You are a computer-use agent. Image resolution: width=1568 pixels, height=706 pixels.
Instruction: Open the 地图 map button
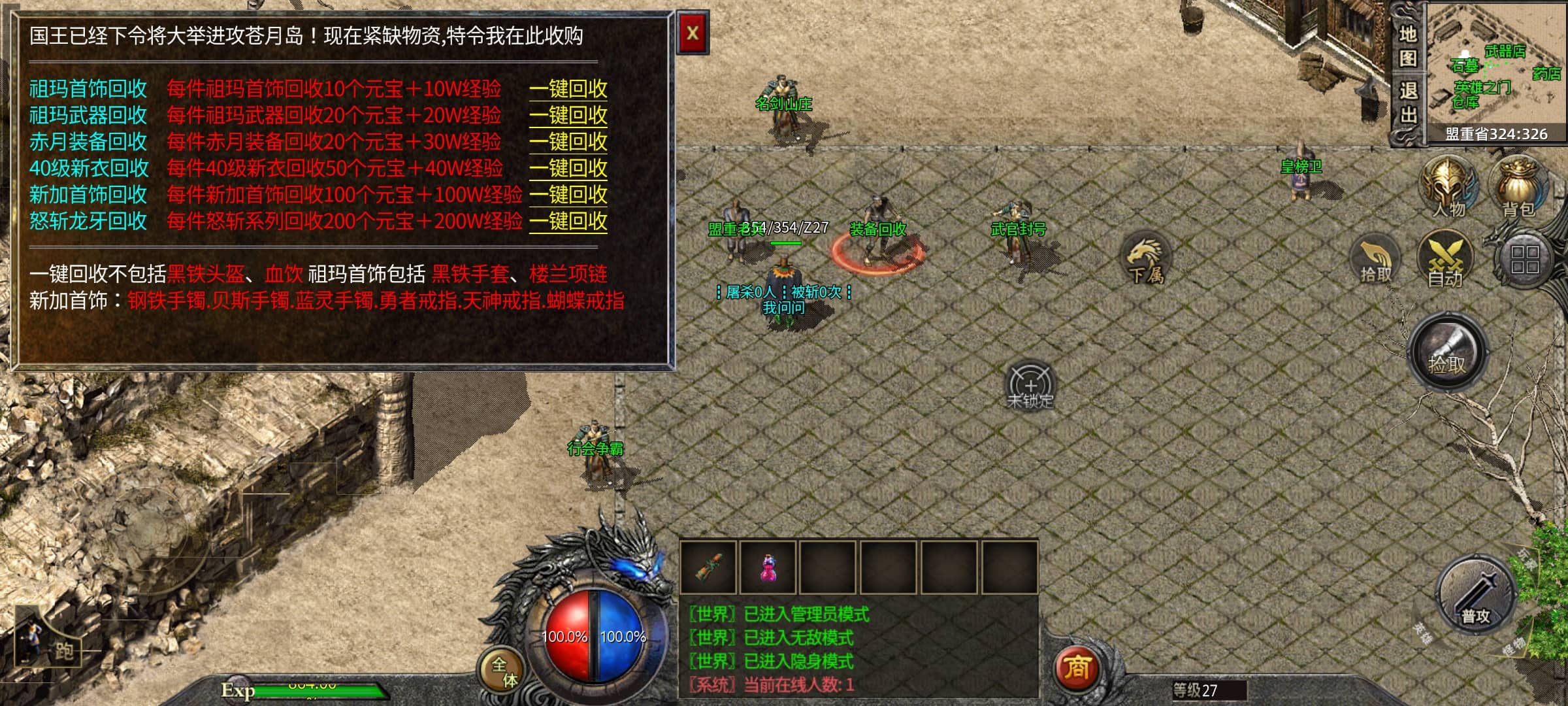[x=1407, y=46]
